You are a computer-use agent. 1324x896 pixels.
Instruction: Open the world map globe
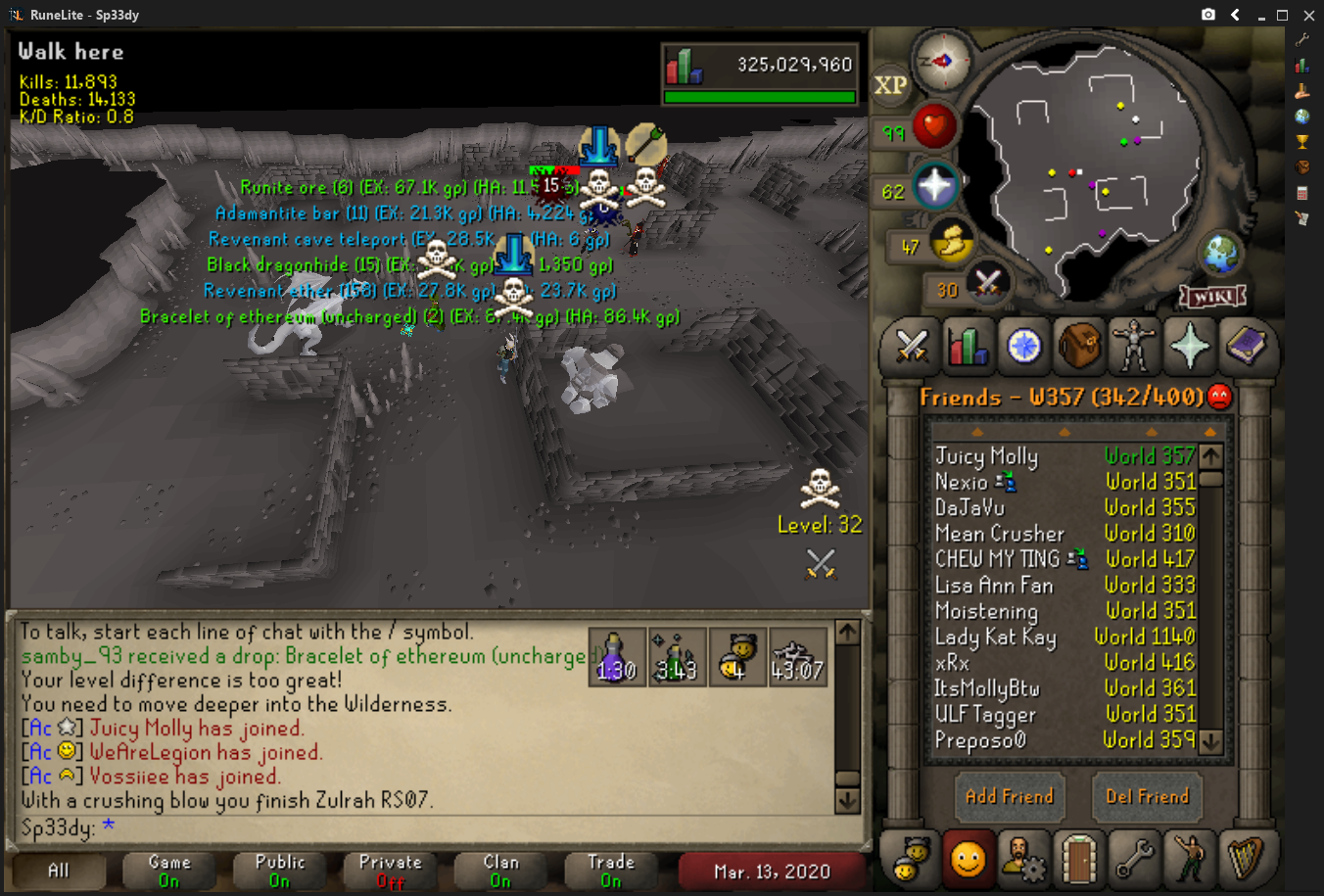click(x=1222, y=255)
